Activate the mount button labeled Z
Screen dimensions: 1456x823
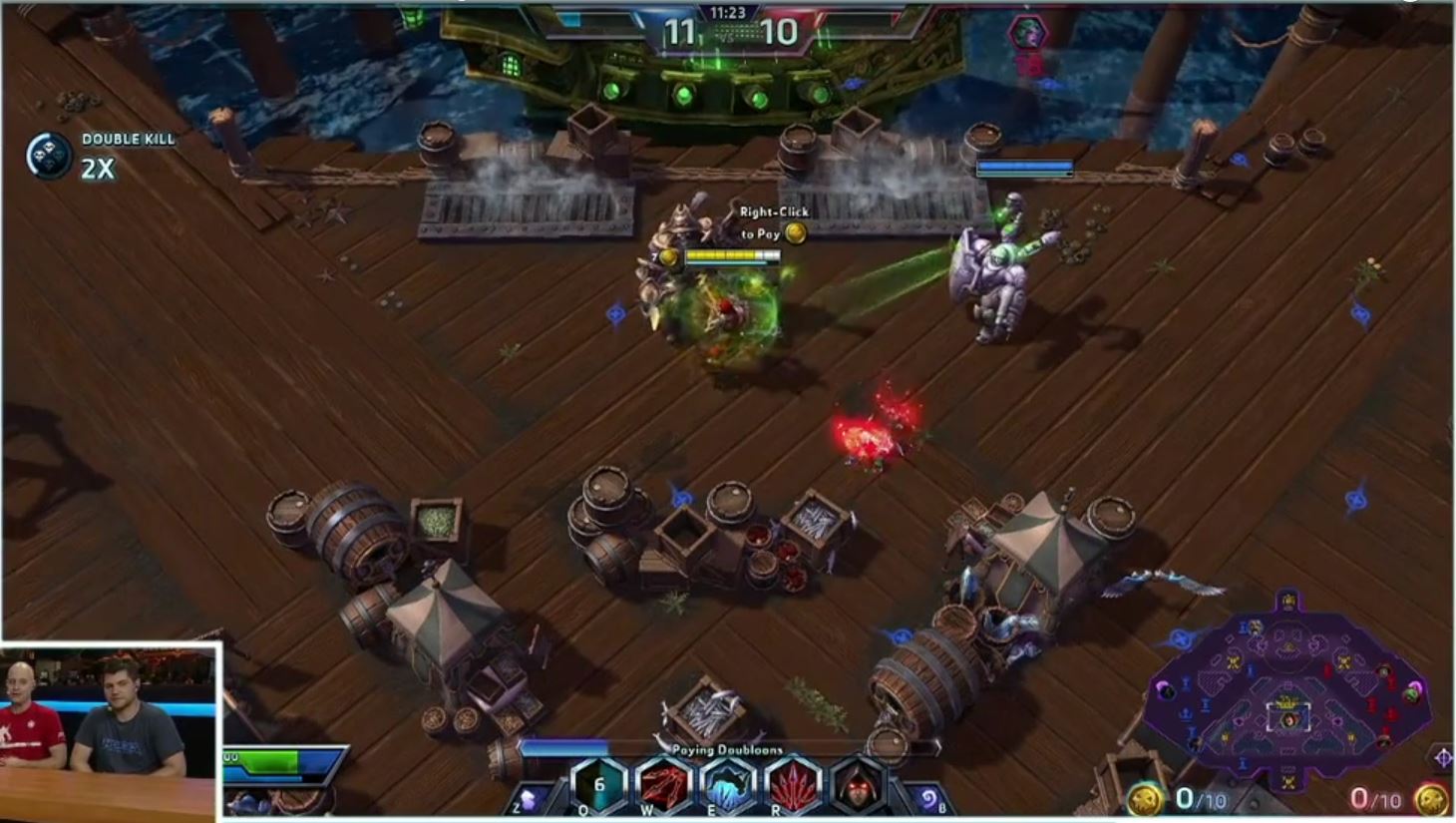[530, 798]
